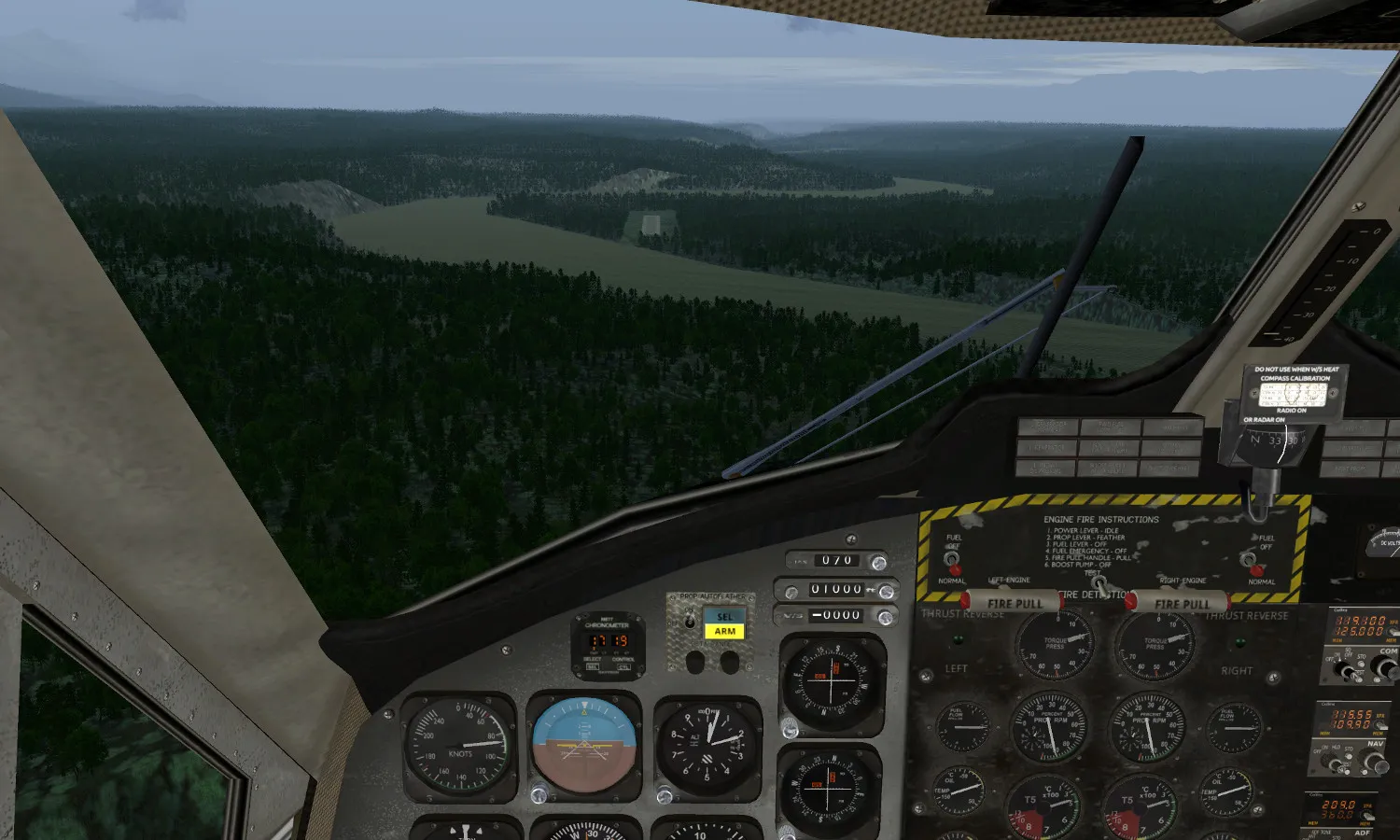Push the chronometer CTL button

click(x=623, y=666)
